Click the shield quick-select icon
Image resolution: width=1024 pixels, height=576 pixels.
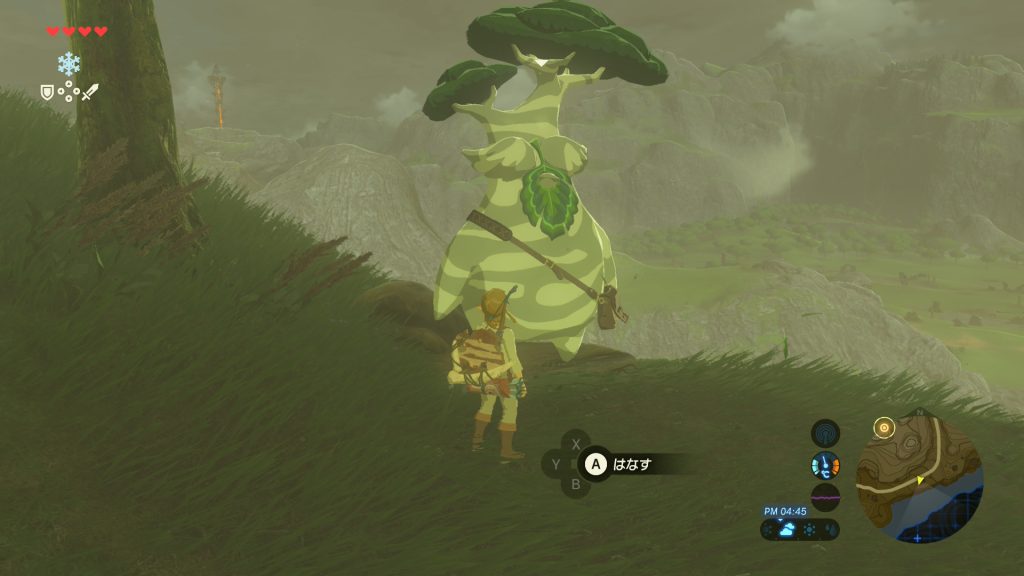(x=47, y=92)
